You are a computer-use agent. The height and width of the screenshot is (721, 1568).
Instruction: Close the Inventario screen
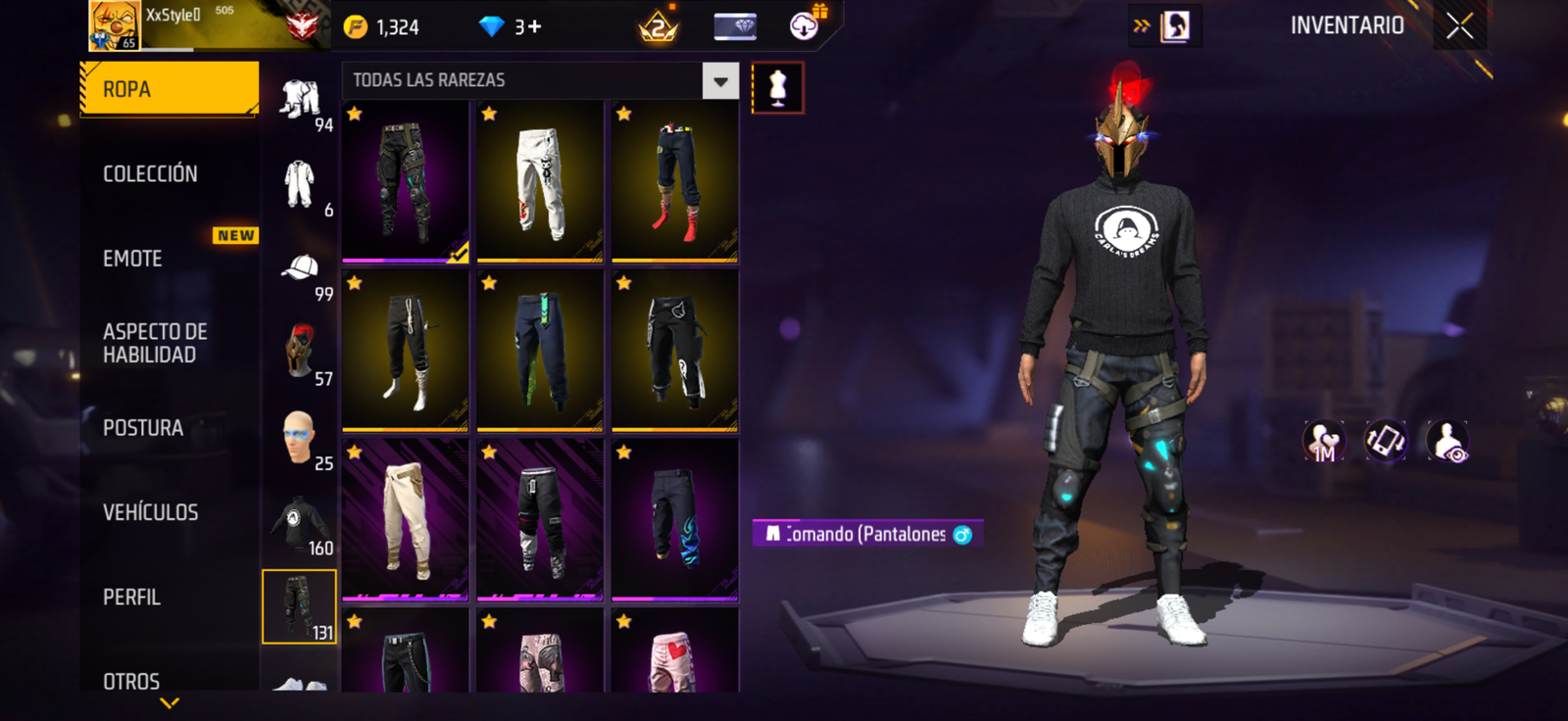pos(1459,26)
